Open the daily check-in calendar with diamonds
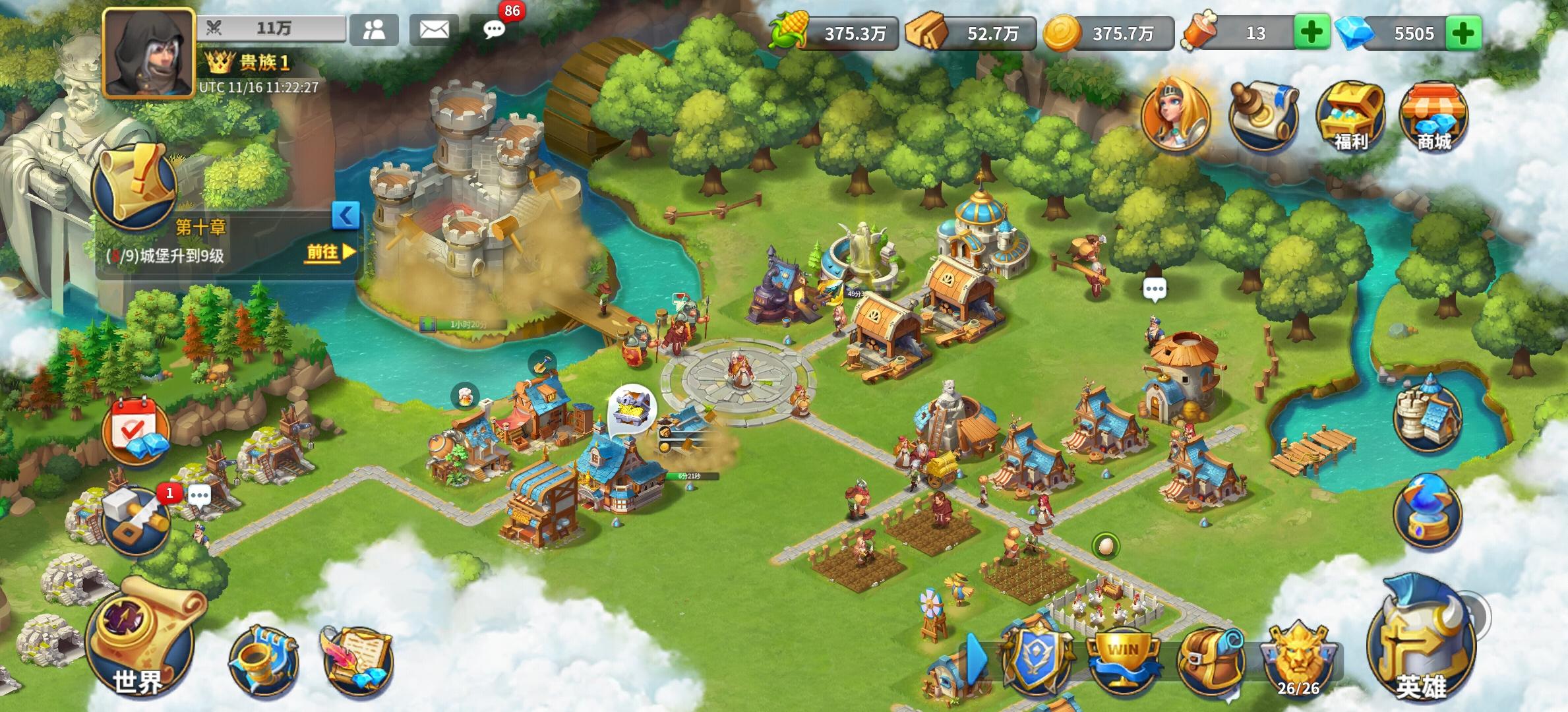This screenshot has width=1568, height=712. (x=135, y=430)
